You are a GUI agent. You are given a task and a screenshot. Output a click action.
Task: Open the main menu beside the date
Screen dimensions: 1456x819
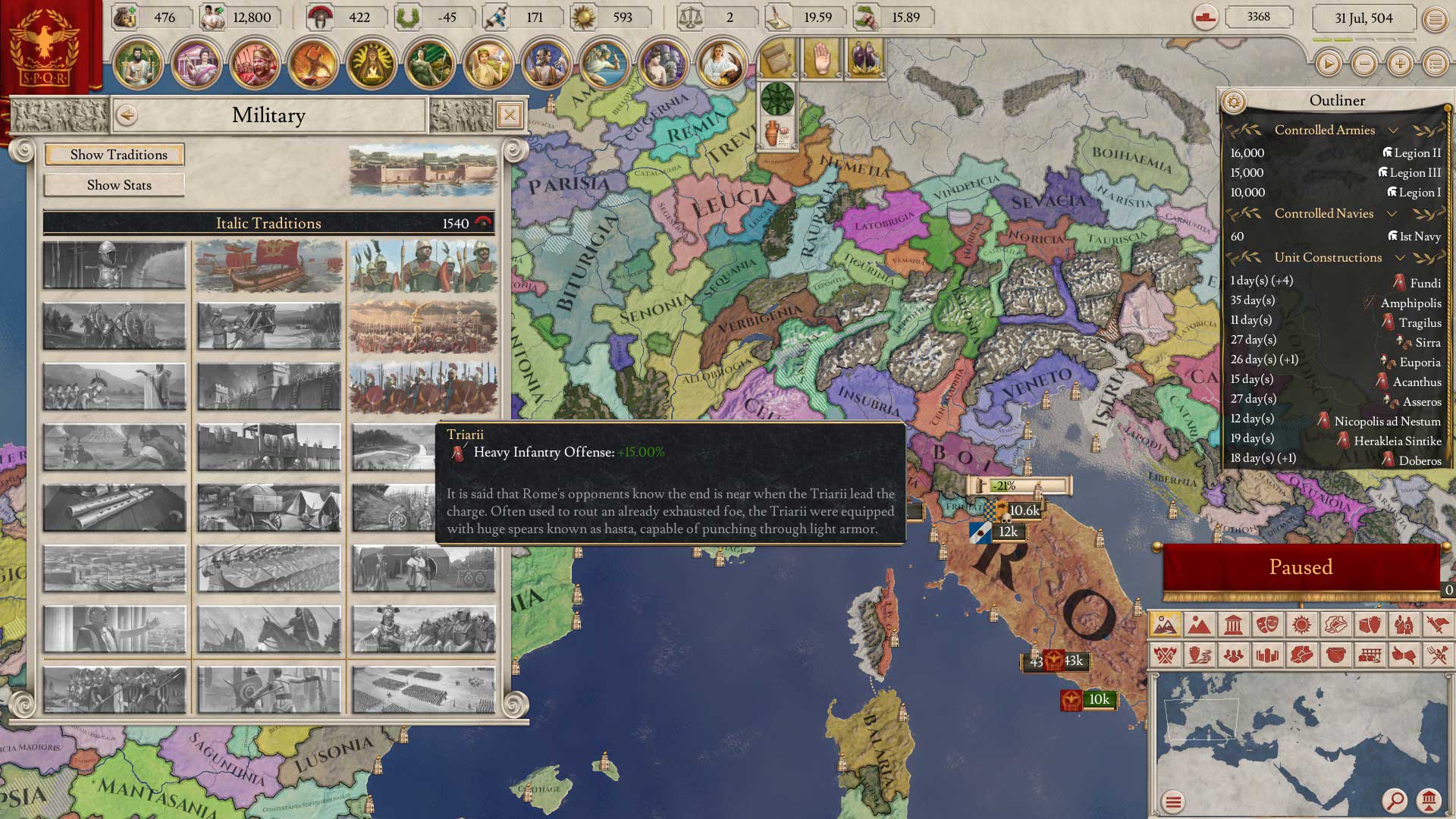coord(1435,20)
